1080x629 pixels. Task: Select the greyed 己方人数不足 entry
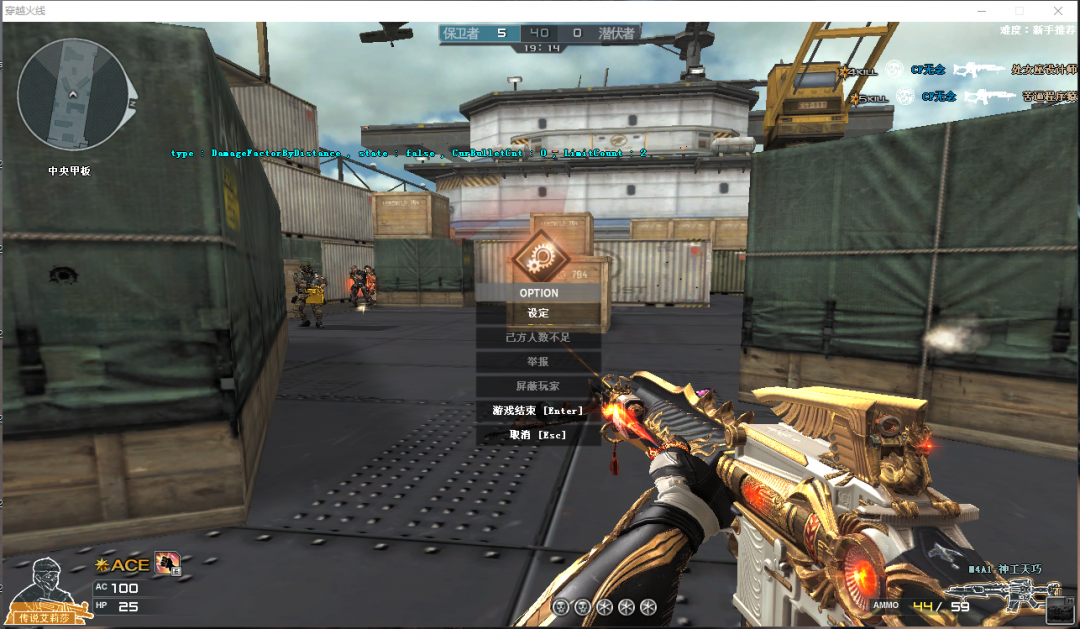538,337
